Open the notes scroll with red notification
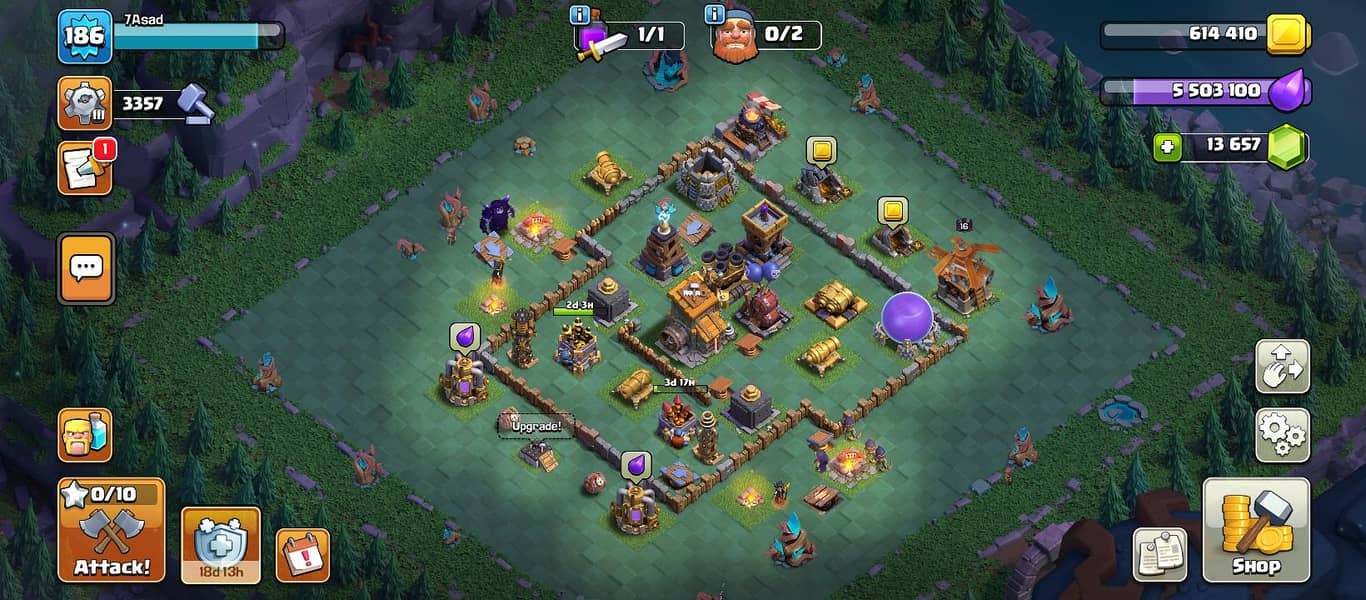1366x600 pixels. pos(84,168)
